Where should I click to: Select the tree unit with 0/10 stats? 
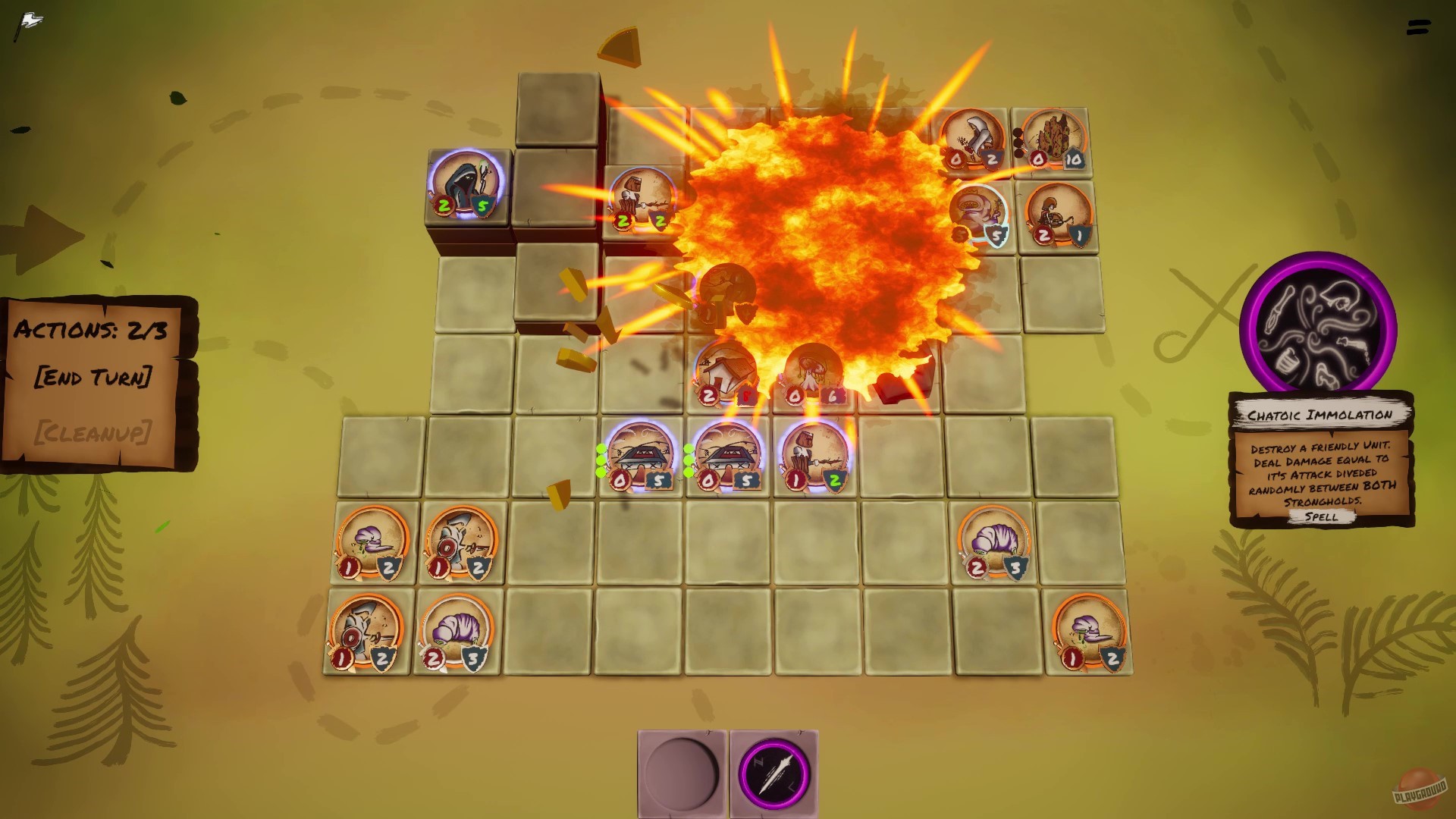point(1054,140)
